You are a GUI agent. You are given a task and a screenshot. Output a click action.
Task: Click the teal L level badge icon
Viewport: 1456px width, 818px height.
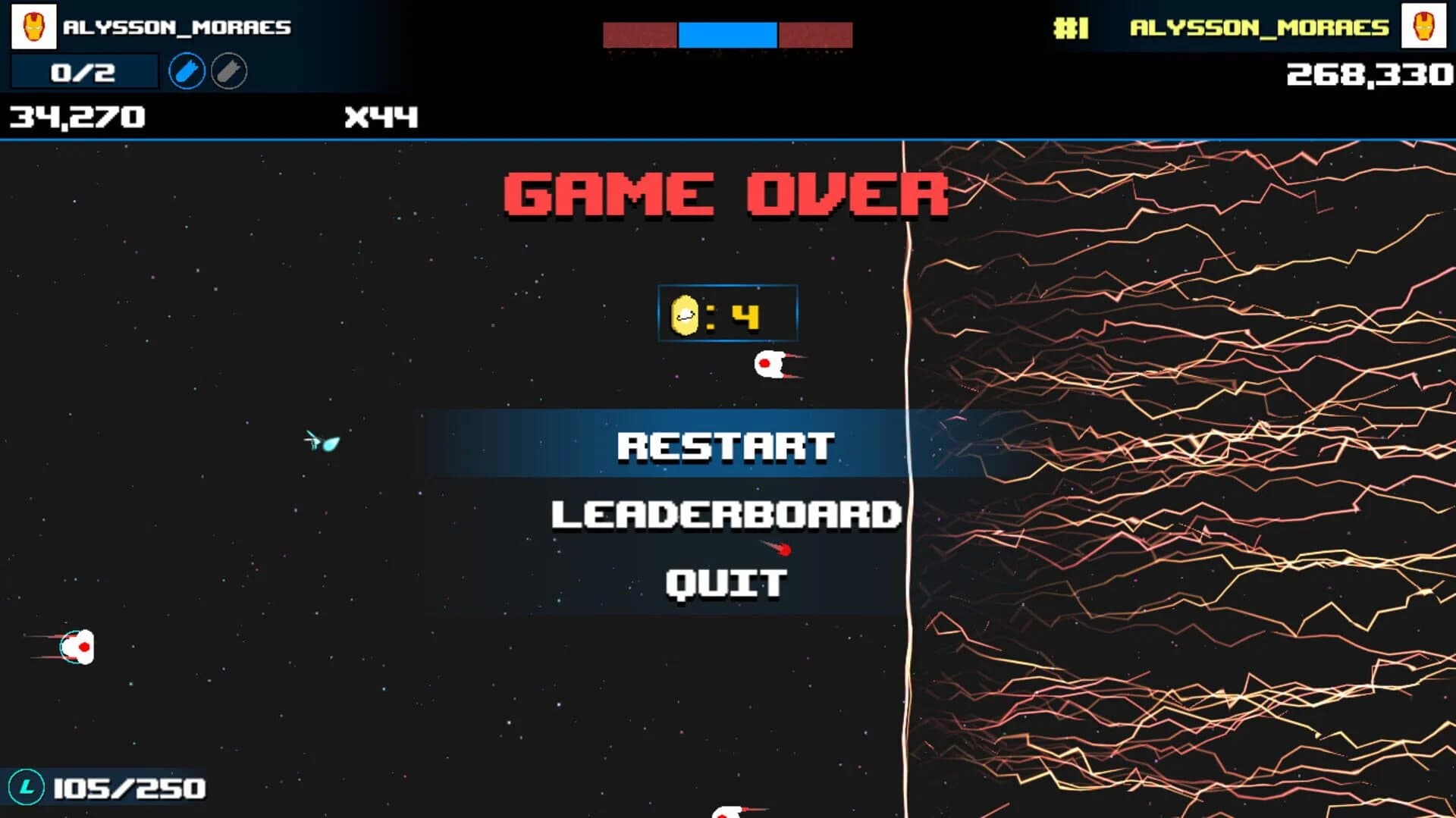(x=29, y=788)
